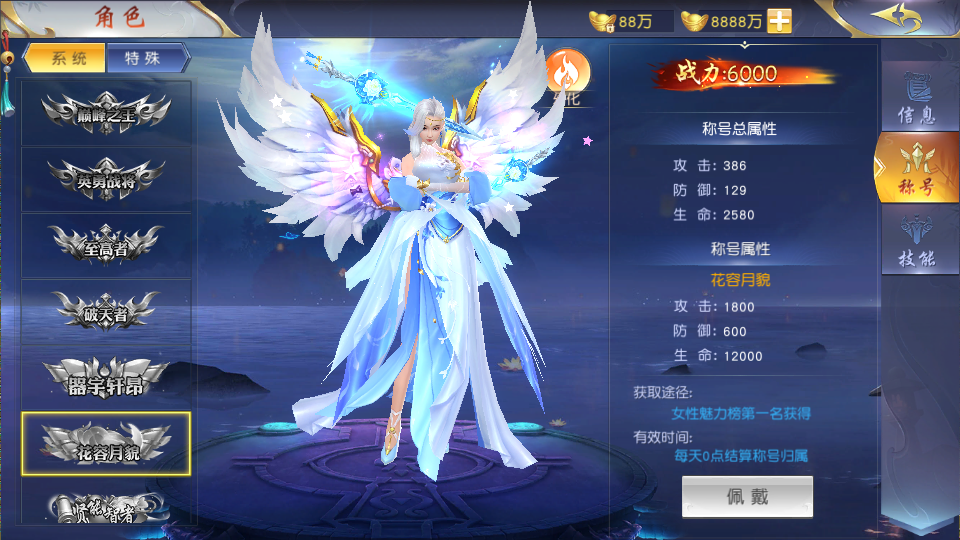Screen dimensions: 960x540
Task: Open the 信息 info side tab
Action: click(916, 100)
